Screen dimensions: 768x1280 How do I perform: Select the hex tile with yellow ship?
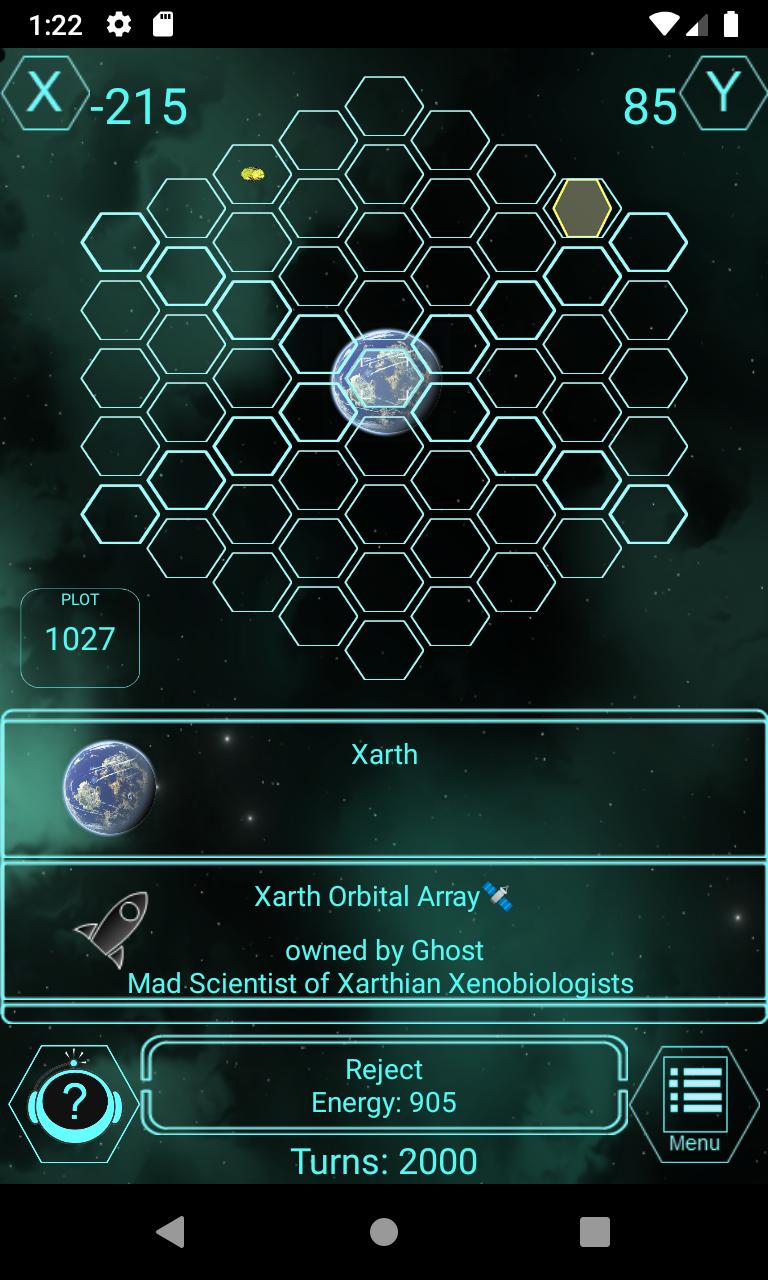click(253, 174)
